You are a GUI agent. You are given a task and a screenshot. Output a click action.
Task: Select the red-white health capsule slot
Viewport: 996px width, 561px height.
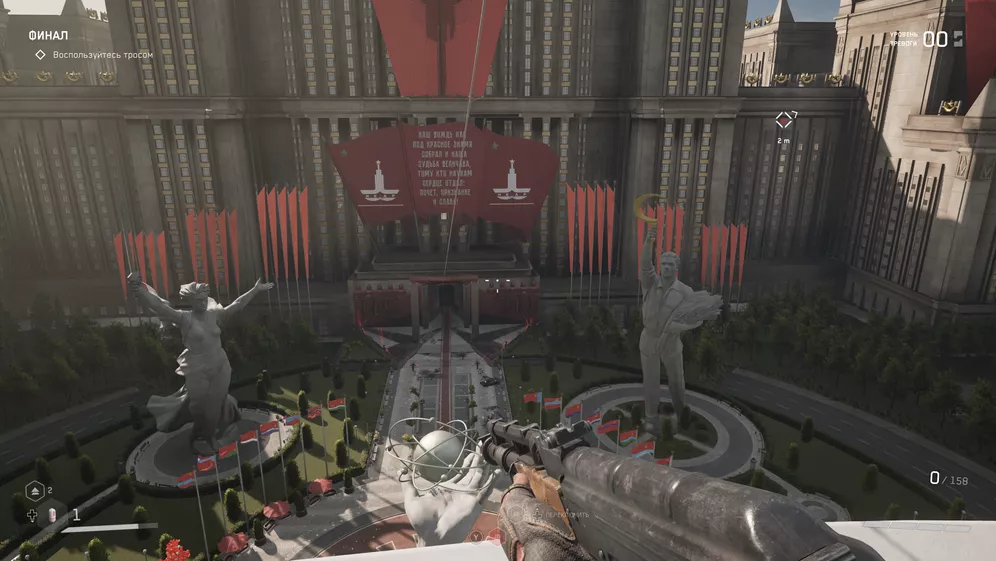(x=54, y=514)
